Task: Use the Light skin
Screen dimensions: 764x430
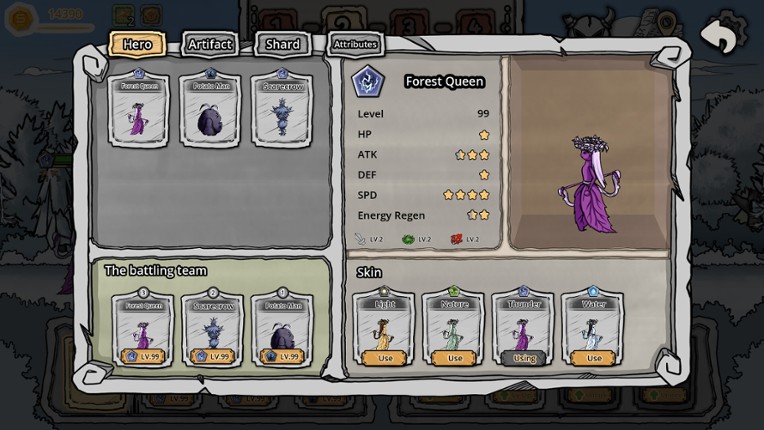Action: tap(385, 357)
